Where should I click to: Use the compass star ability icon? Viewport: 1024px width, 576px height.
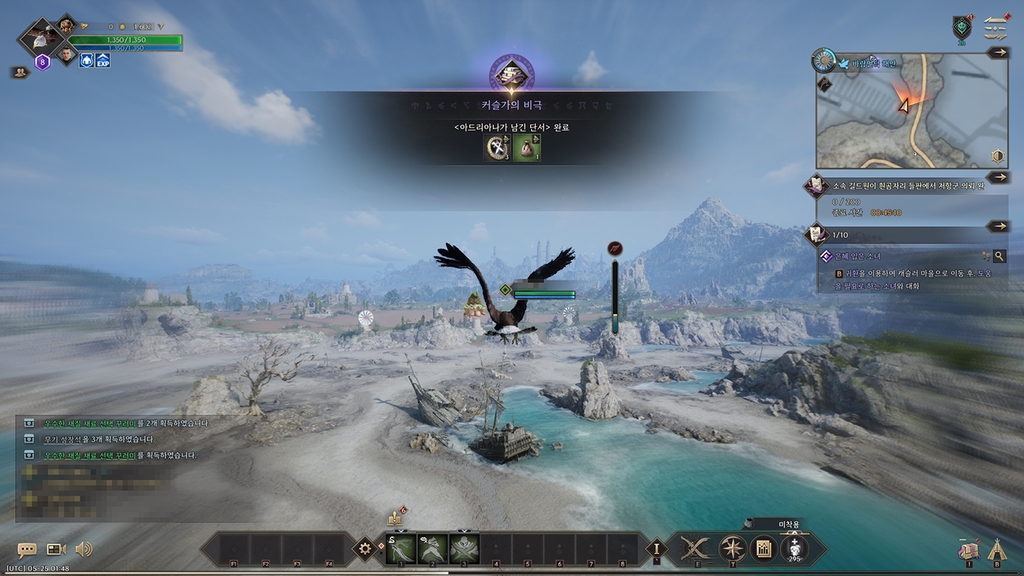734,548
